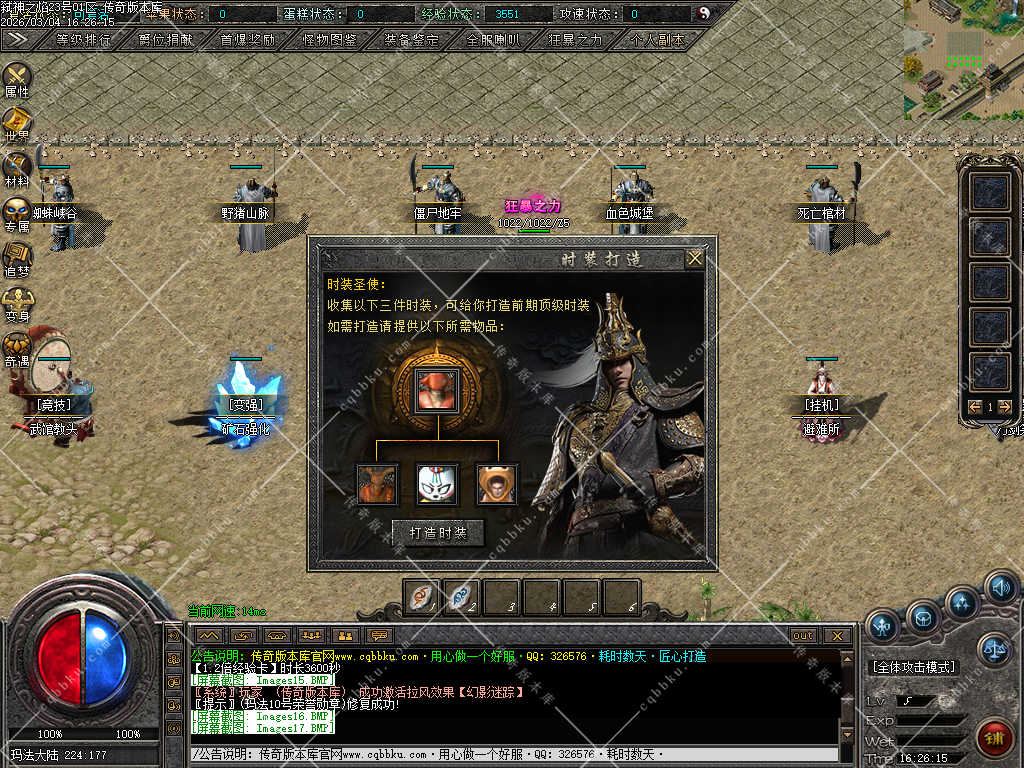Click the 打造时装 forge button
This screenshot has width=1024, height=768.
(x=439, y=533)
